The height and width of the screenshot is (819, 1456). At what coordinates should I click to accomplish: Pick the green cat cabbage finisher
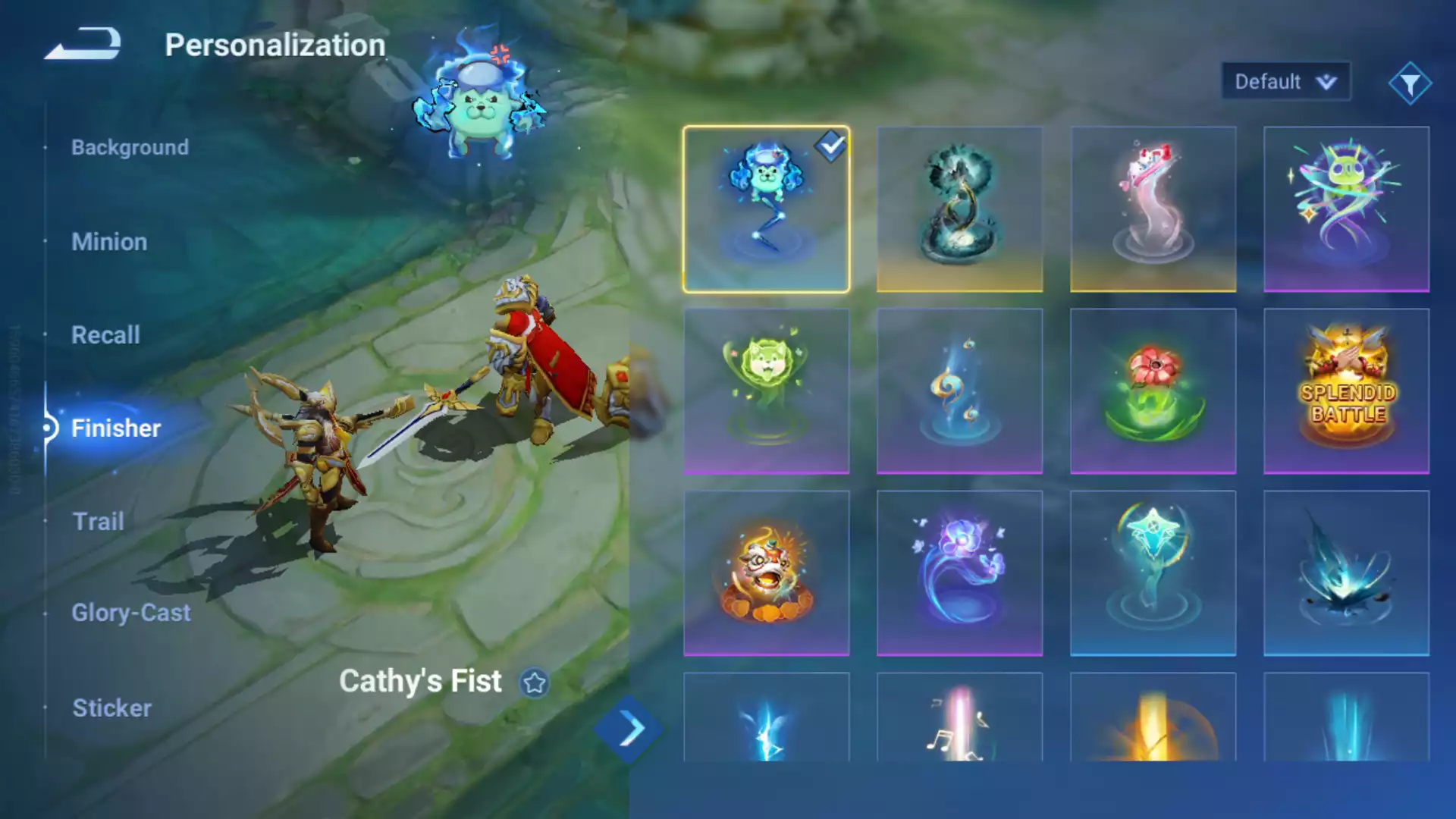766,391
